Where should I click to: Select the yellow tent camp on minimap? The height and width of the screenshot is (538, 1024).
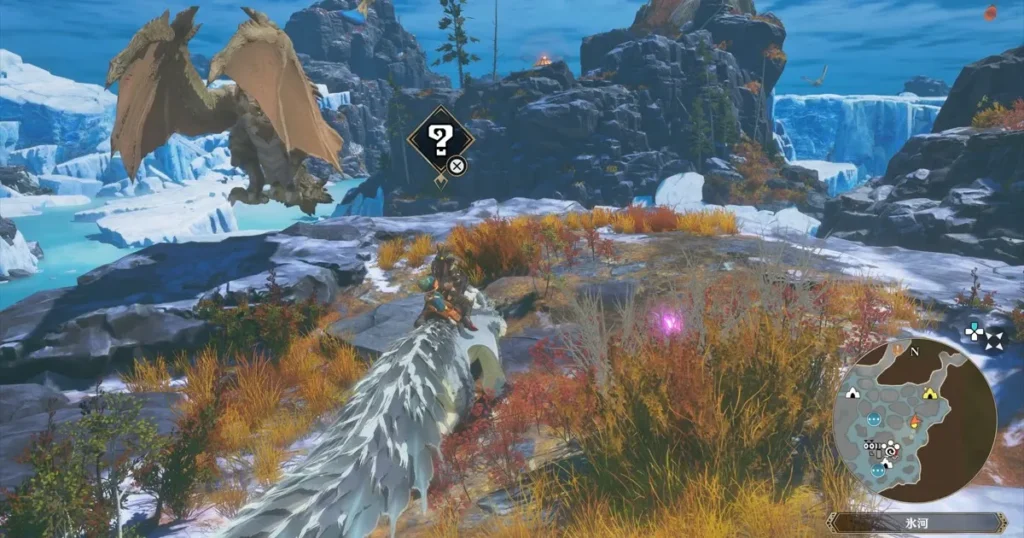[x=930, y=394]
